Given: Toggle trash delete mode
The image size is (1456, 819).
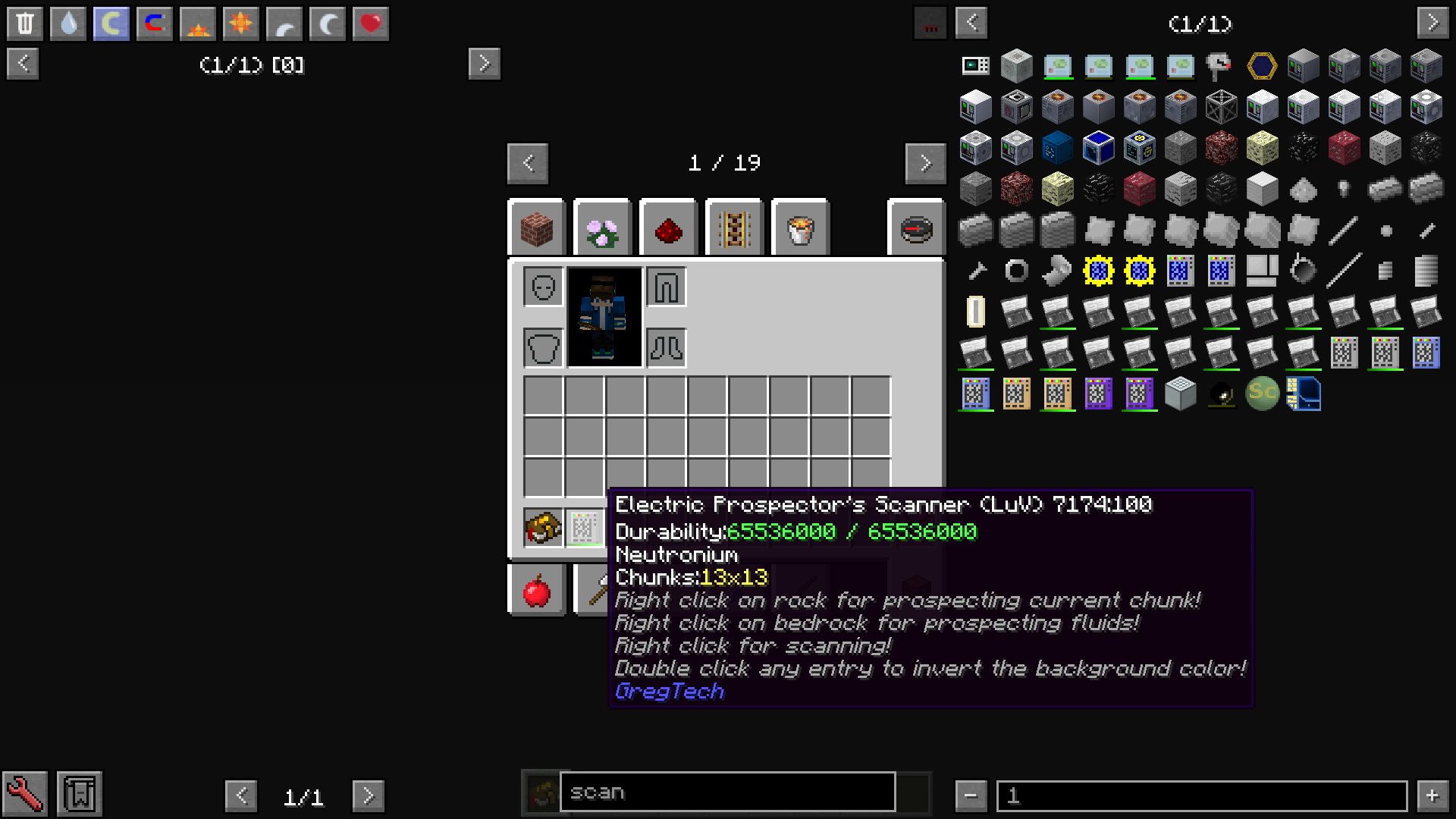Looking at the screenshot, I should click(x=25, y=24).
